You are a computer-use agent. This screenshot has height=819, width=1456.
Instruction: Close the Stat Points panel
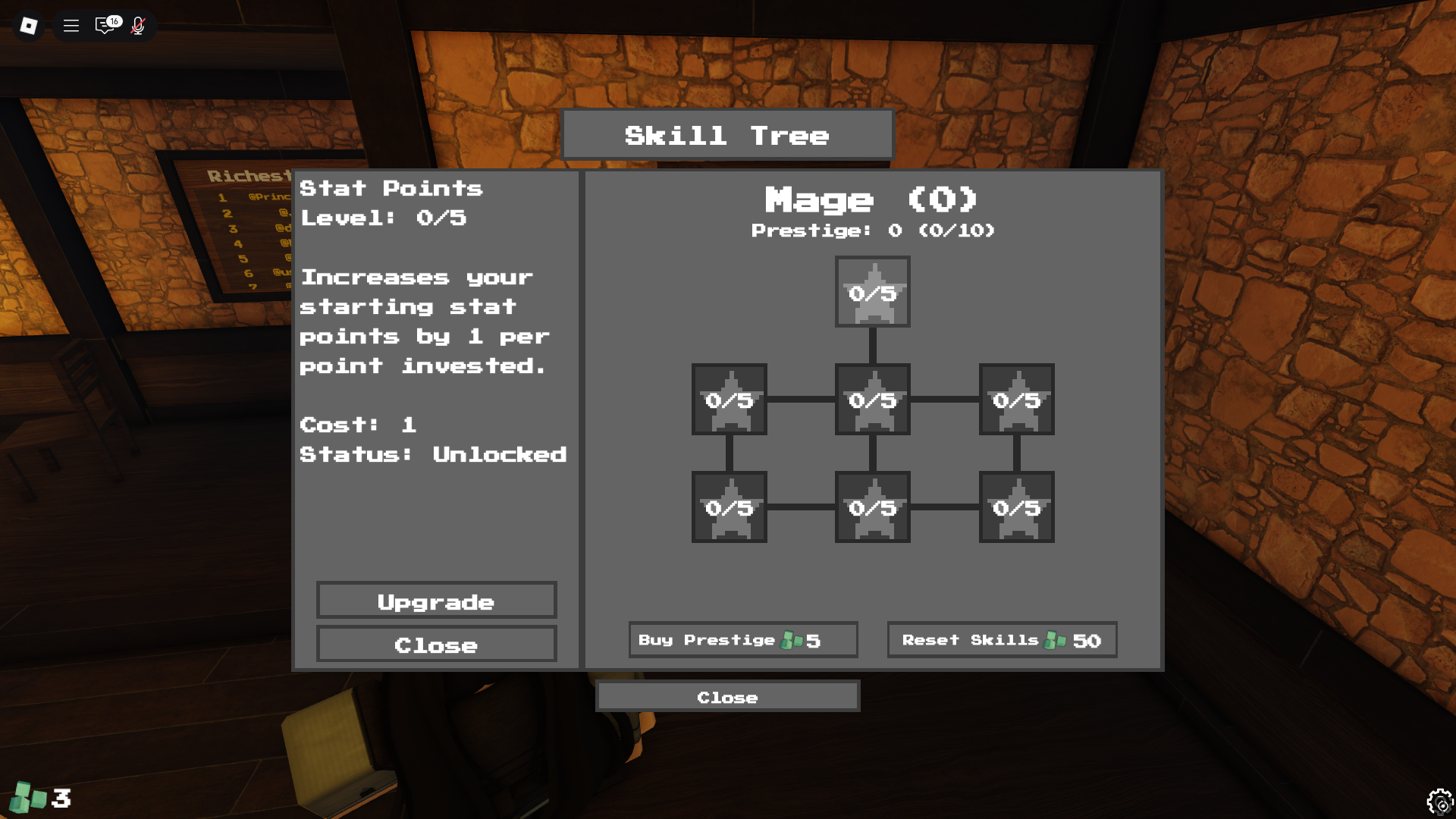coord(436,645)
